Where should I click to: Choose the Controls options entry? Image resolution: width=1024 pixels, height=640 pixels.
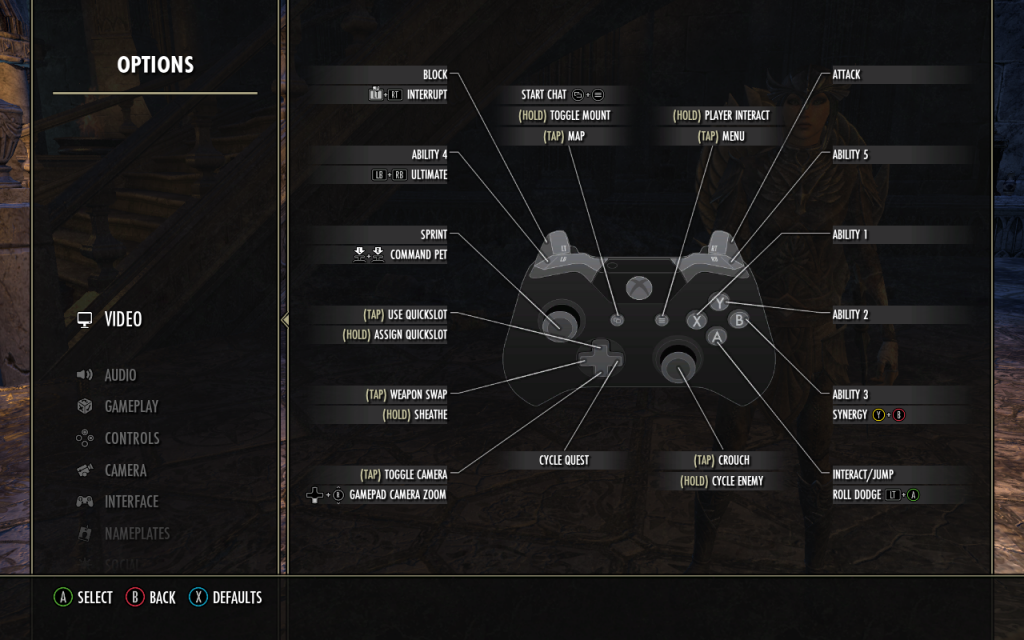[x=131, y=438]
